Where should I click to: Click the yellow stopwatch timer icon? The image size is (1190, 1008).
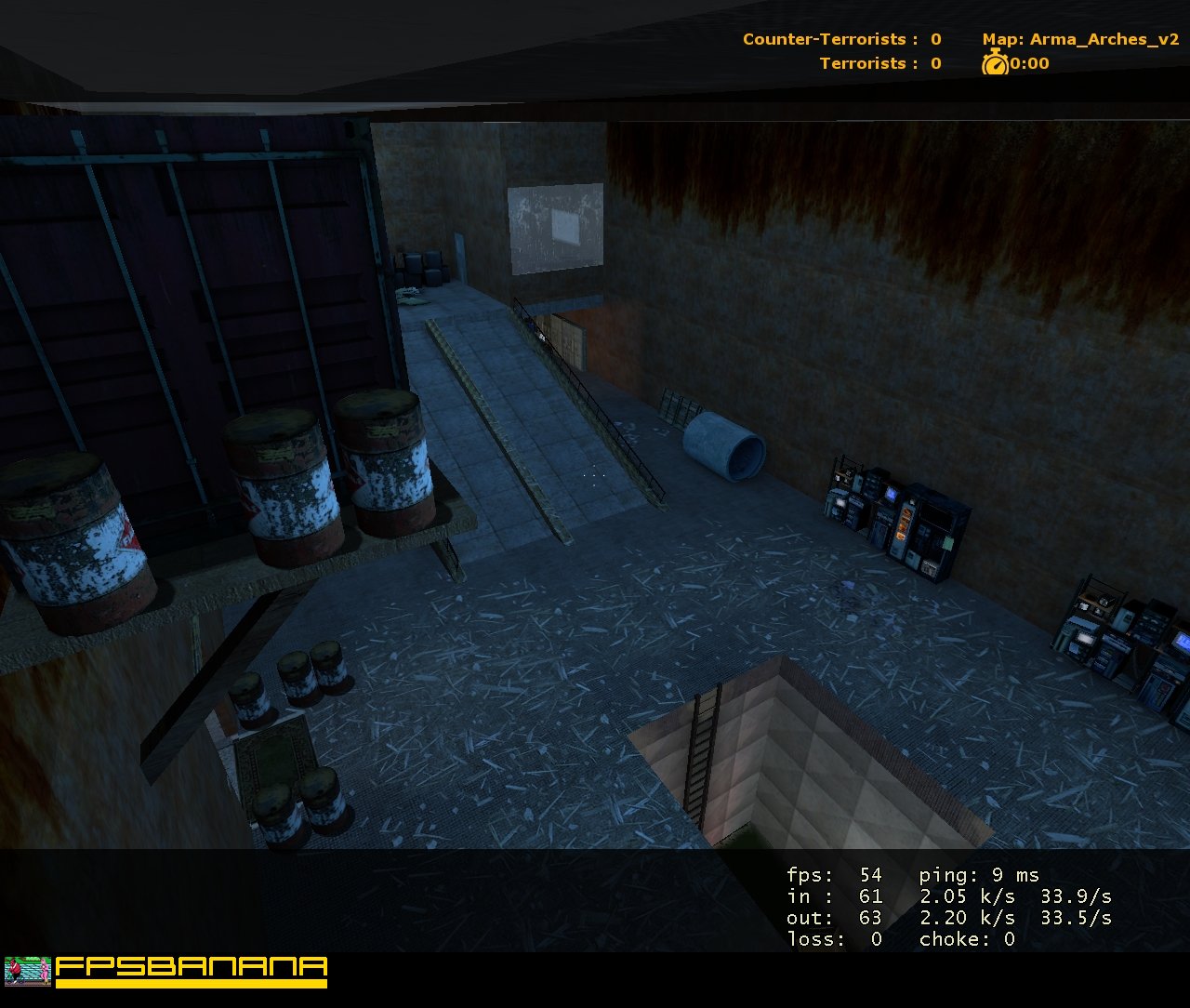tap(993, 64)
